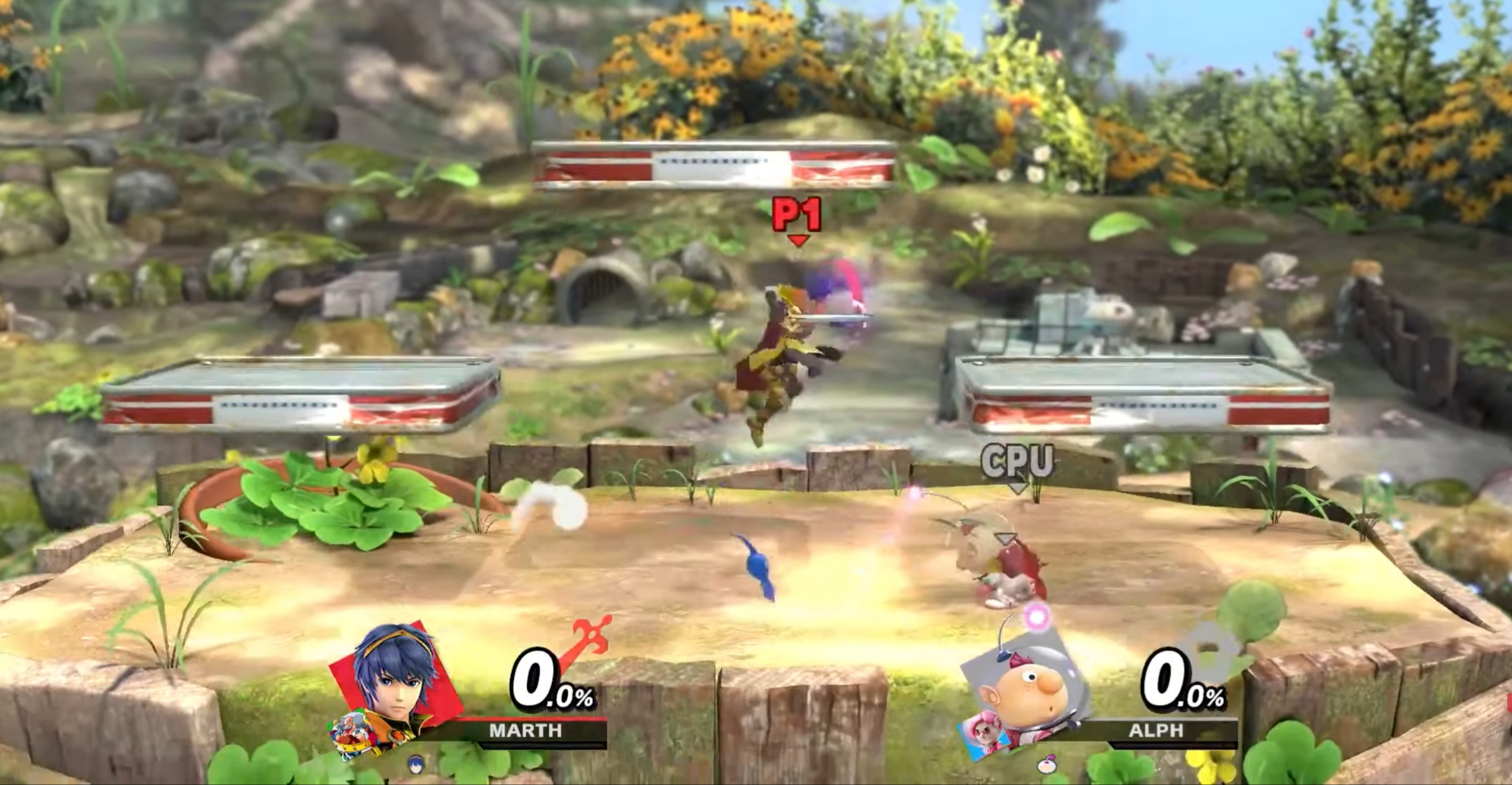
Task: Click the red P1 player tag
Action: pyautogui.click(x=796, y=216)
